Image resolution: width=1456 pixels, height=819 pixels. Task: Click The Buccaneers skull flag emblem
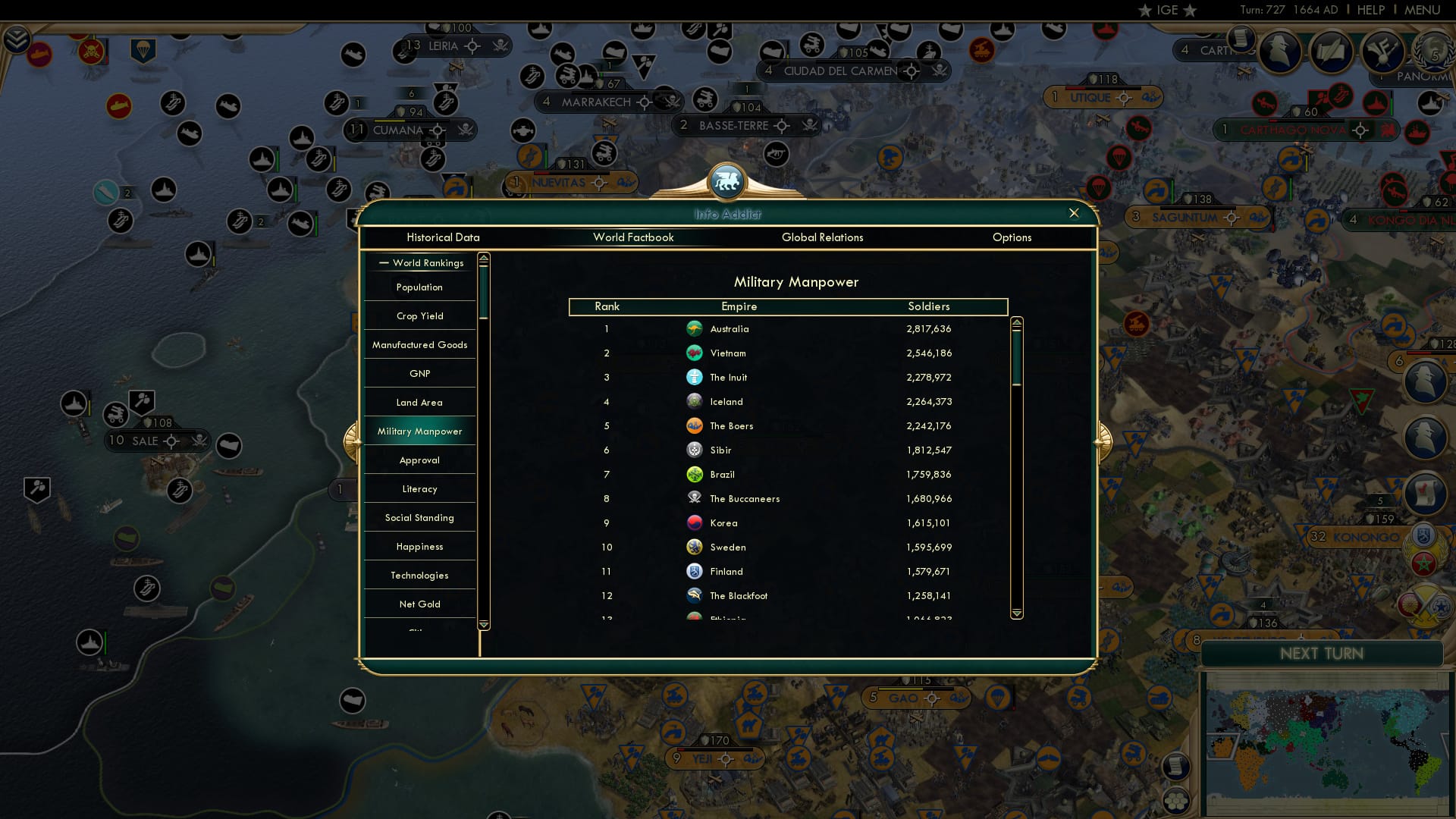point(695,498)
